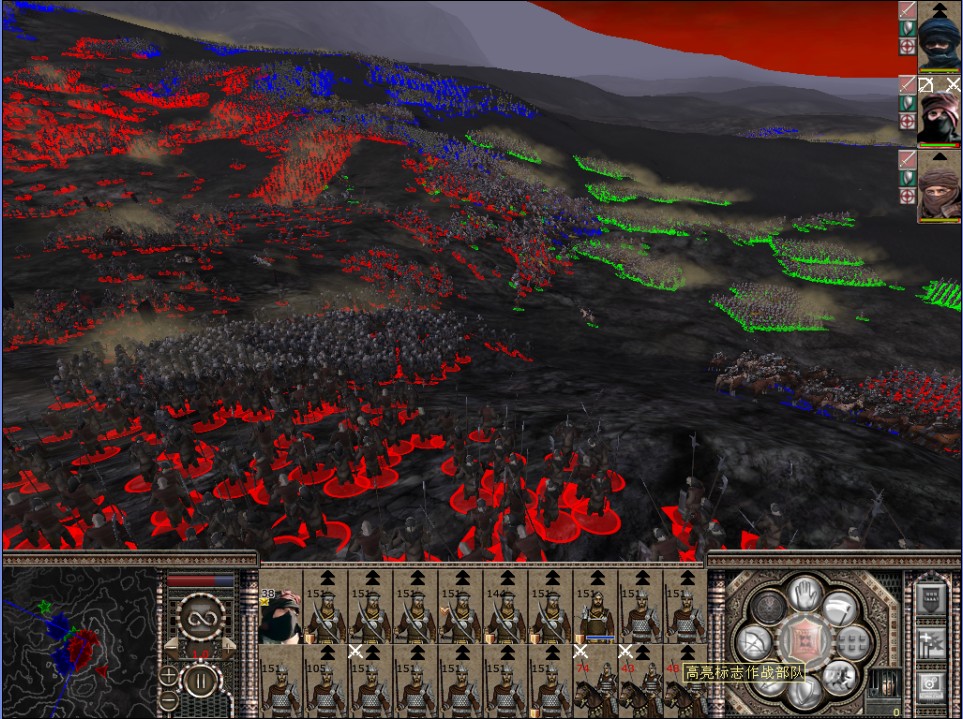The height and width of the screenshot is (719, 963).
Task: Select the brown-turbaned ally general portrait
Action: pyautogui.click(x=939, y=186)
